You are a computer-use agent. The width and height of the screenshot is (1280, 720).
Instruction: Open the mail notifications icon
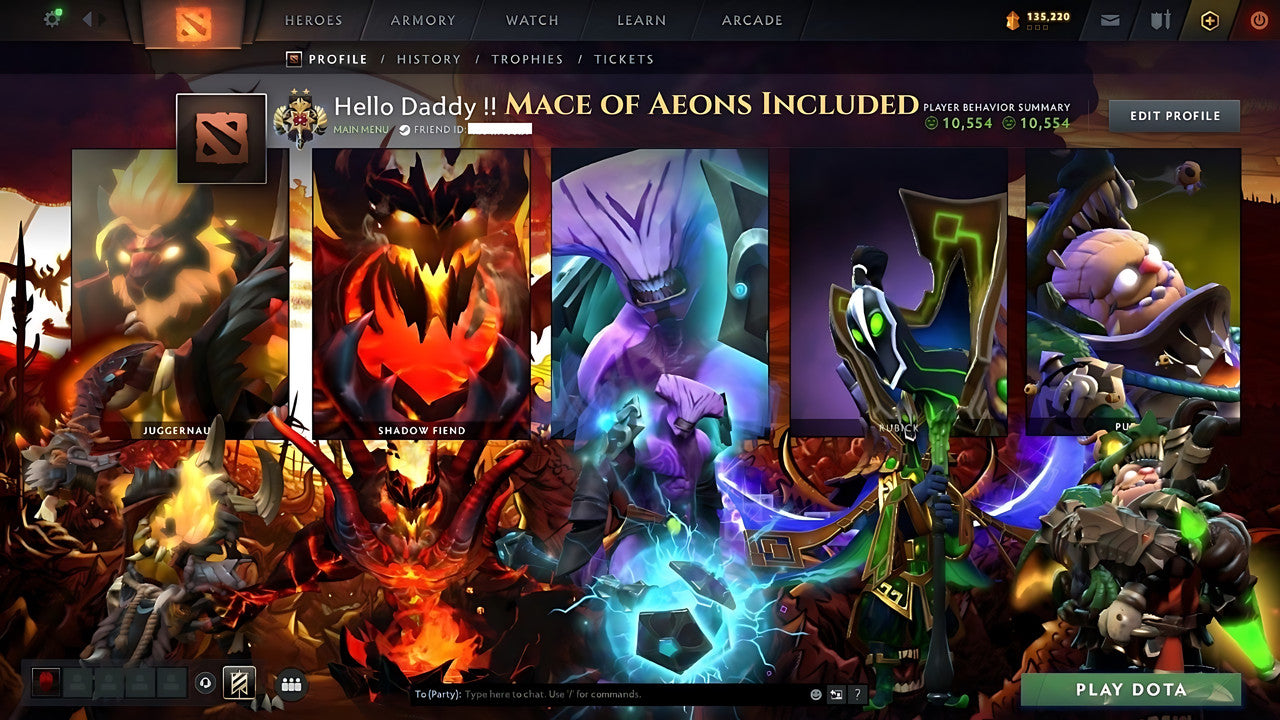(x=1110, y=19)
